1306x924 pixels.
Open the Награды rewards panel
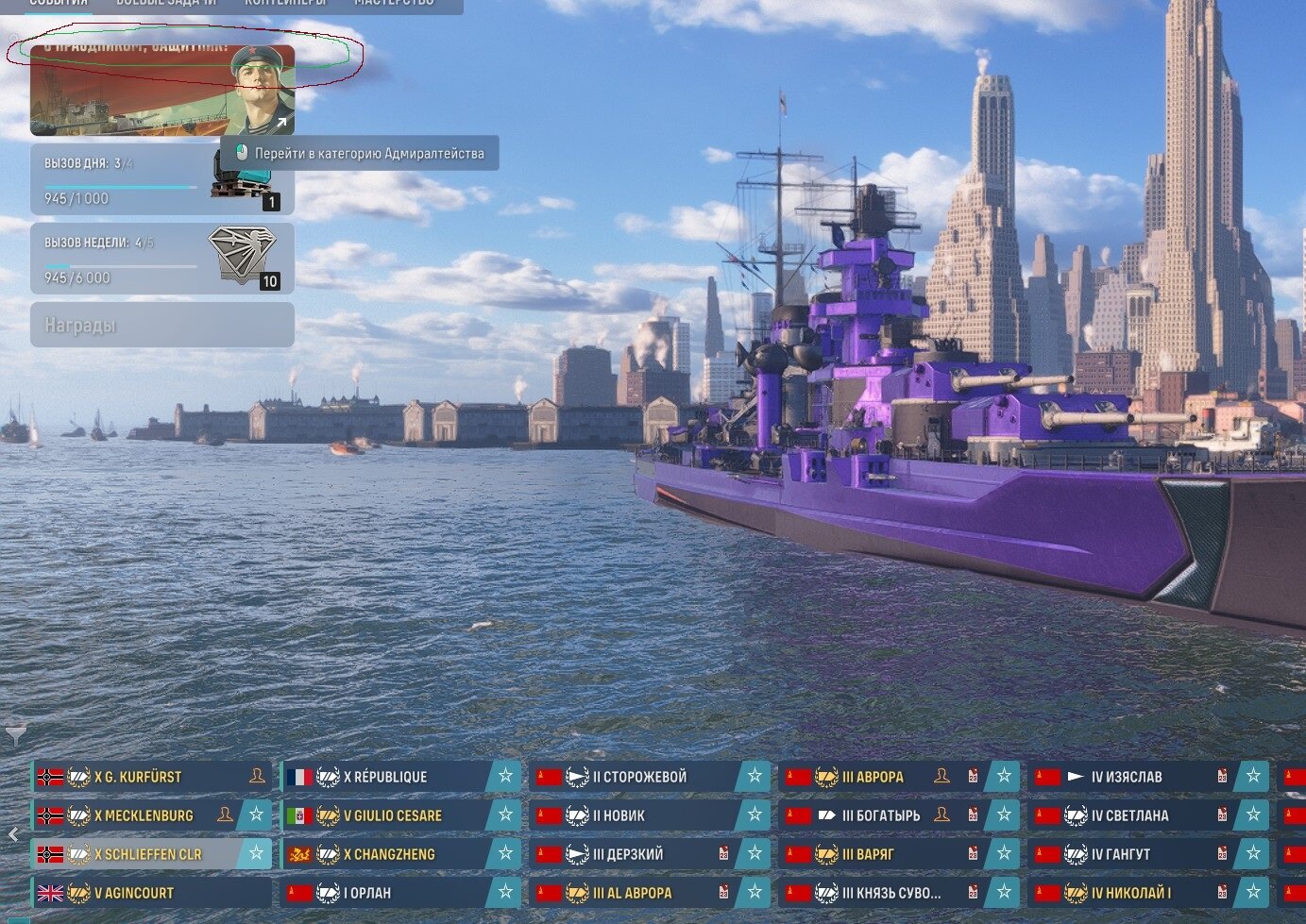(x=161, y=326)
